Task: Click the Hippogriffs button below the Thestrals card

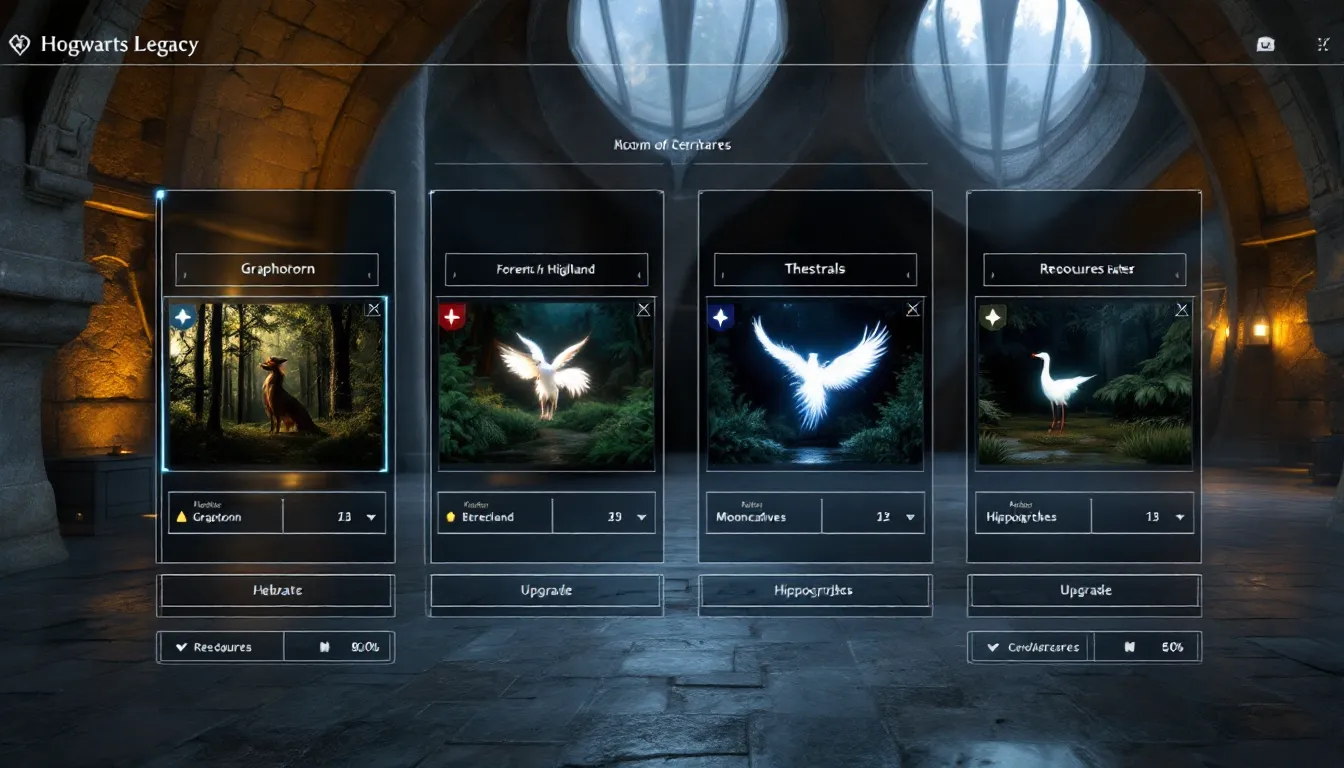Action: [x=815, y=591]
